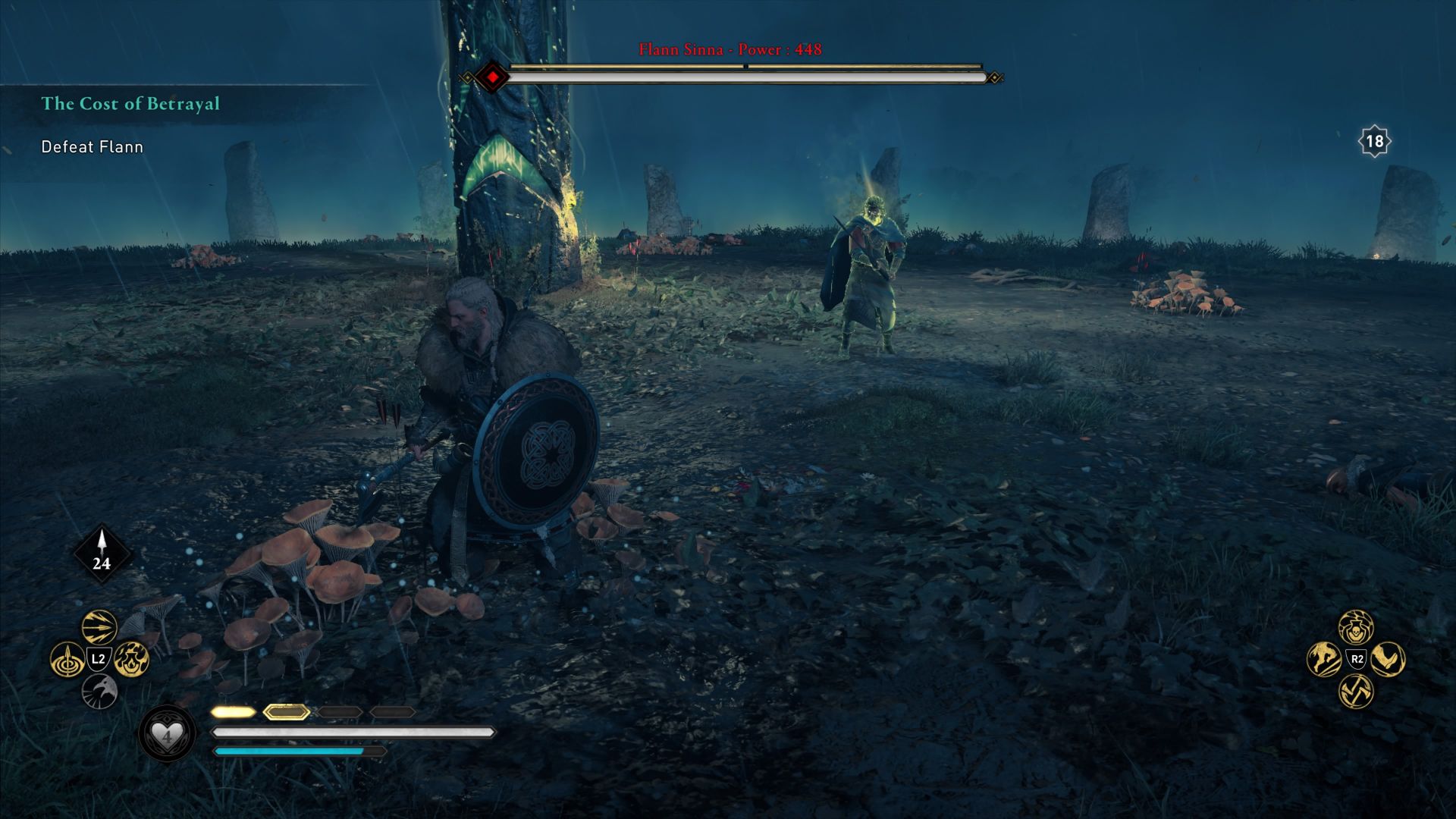Use a ration from the heart icon
The image size is (1456, 819).
click(x=167, y=733)
